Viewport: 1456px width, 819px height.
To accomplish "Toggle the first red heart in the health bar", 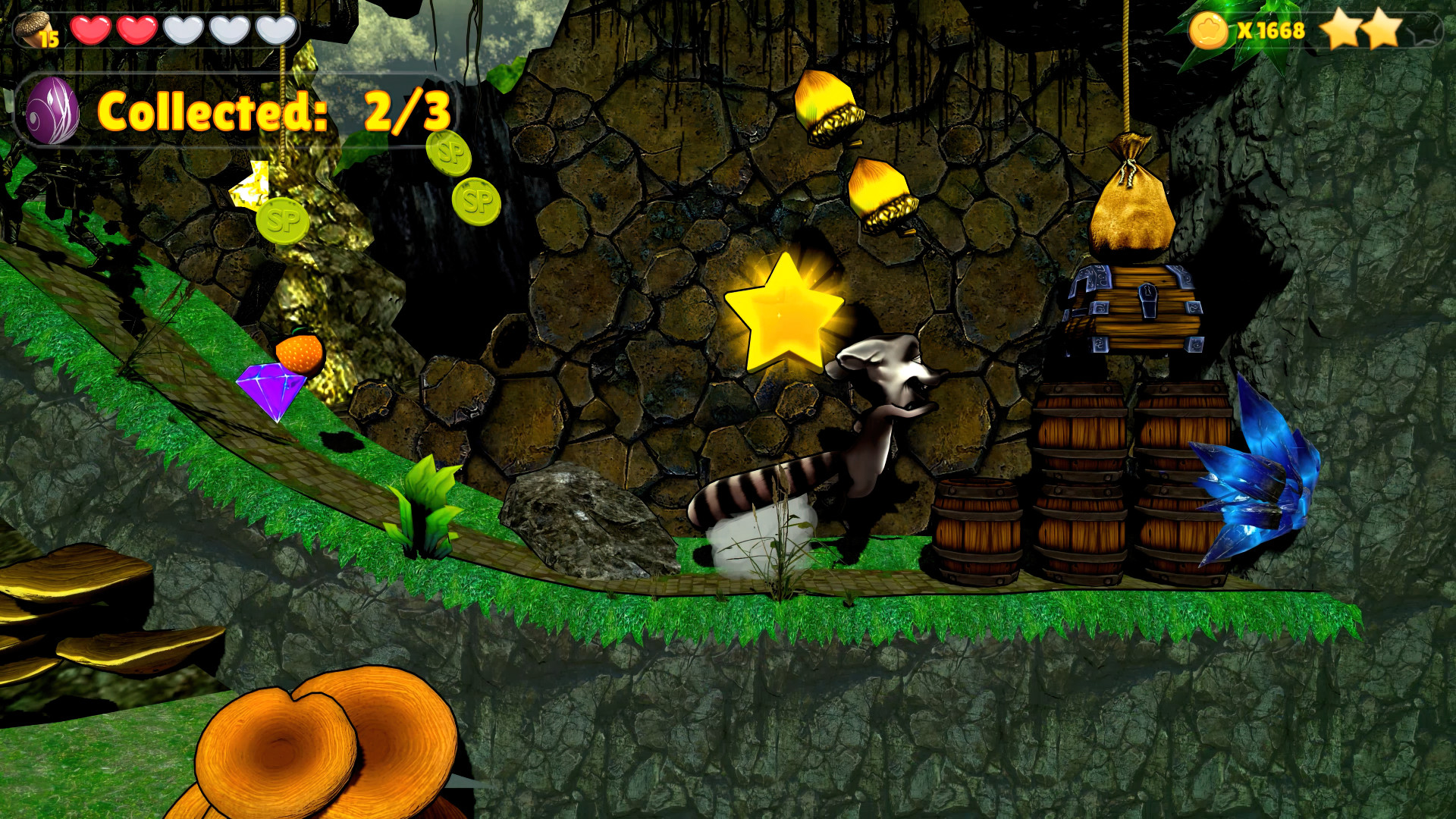I will coord(90,30).
